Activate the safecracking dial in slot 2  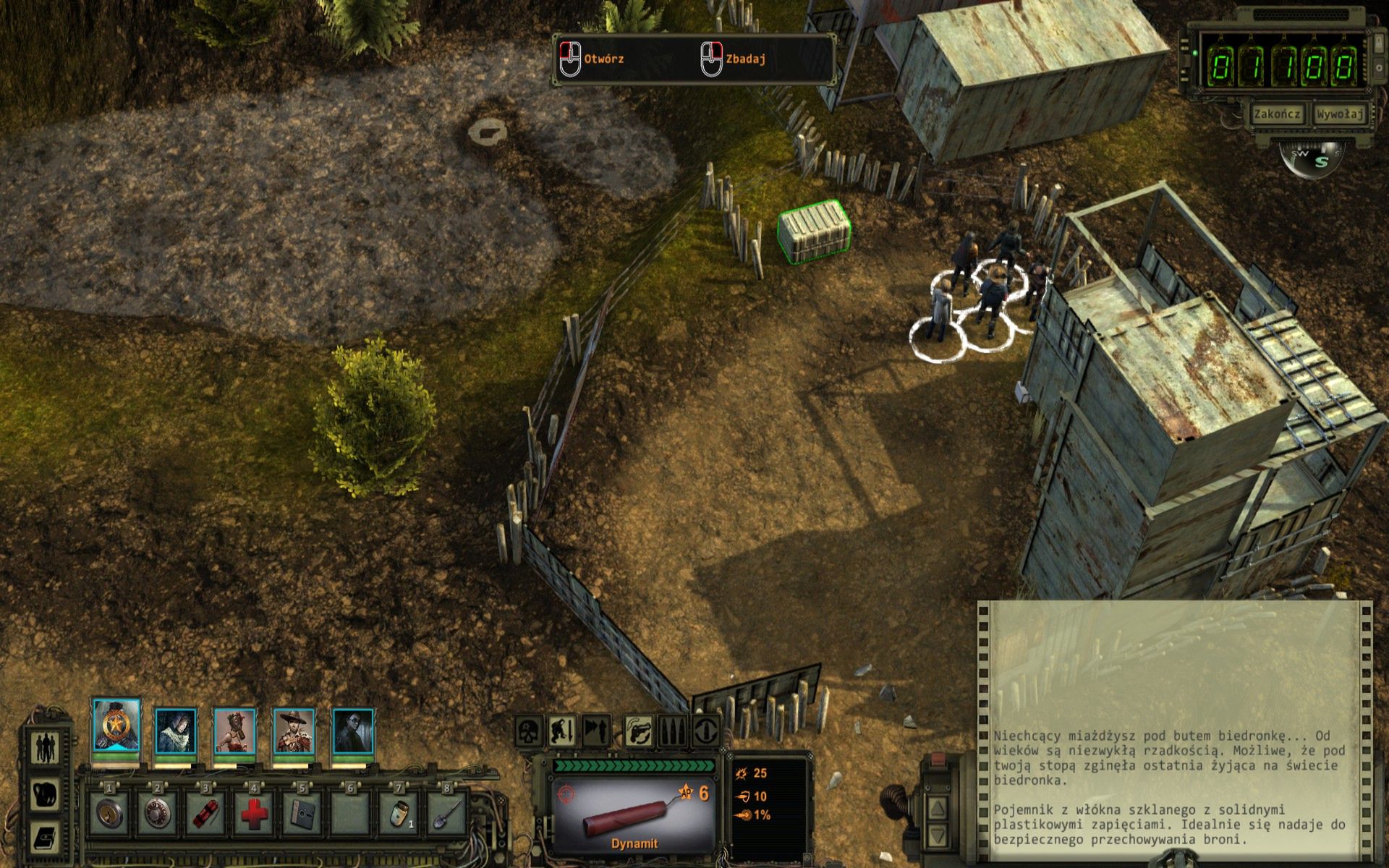click(x=158, y=813)
